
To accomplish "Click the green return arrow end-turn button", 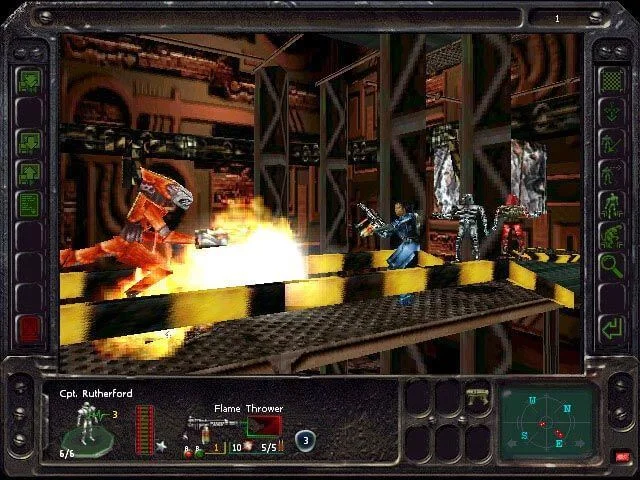I will click(609, 327).
